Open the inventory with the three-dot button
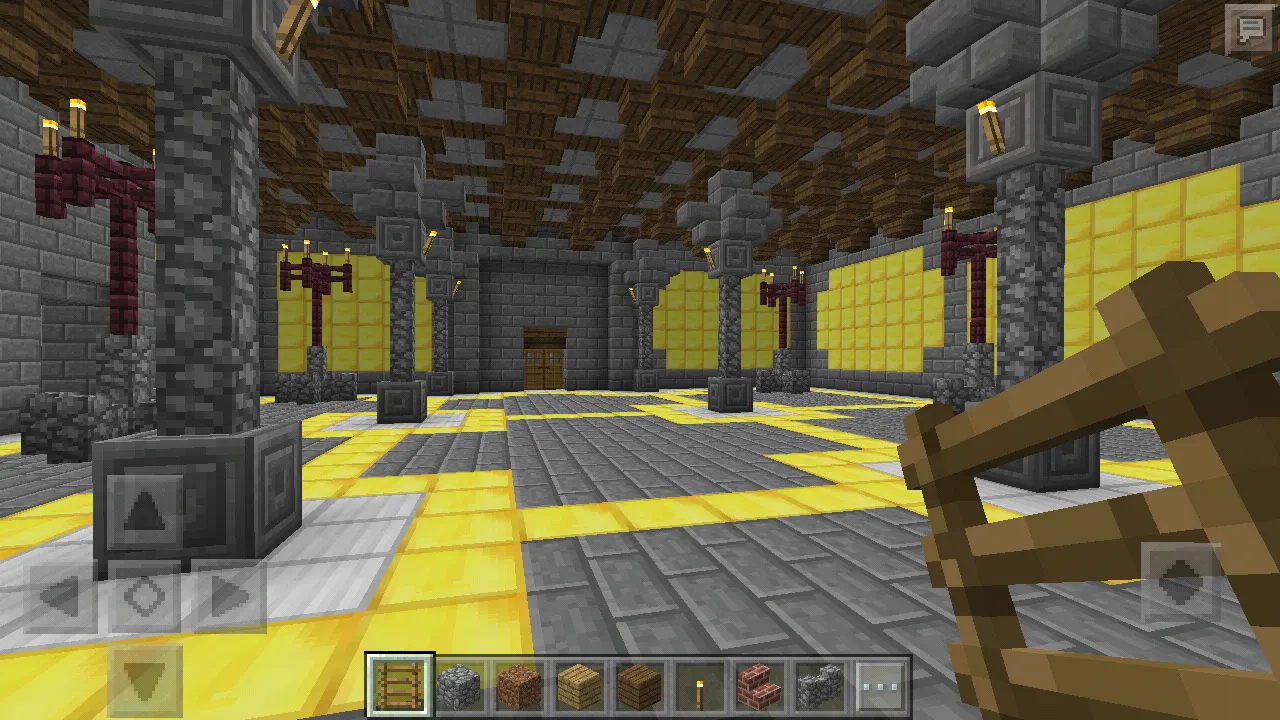Viewport: 1280px width, 720px height. [880, 686]
